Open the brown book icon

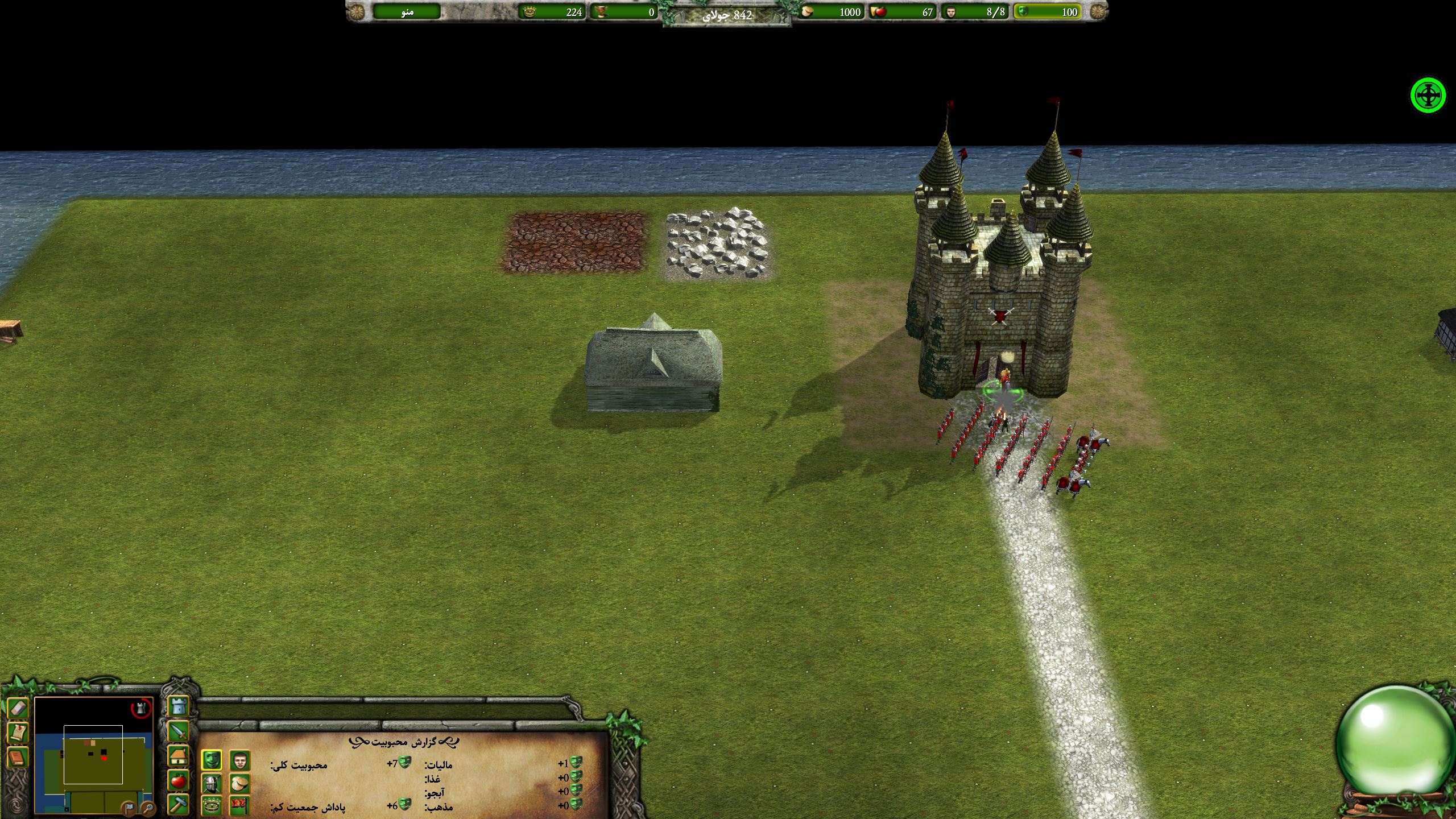point(18,758)
